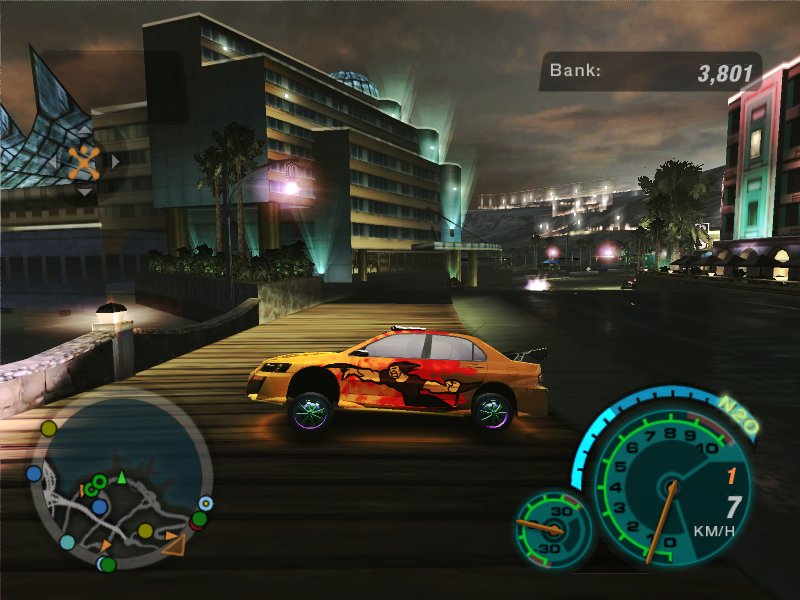Click the up arrow above the orange figure icon

coord(85,131)
